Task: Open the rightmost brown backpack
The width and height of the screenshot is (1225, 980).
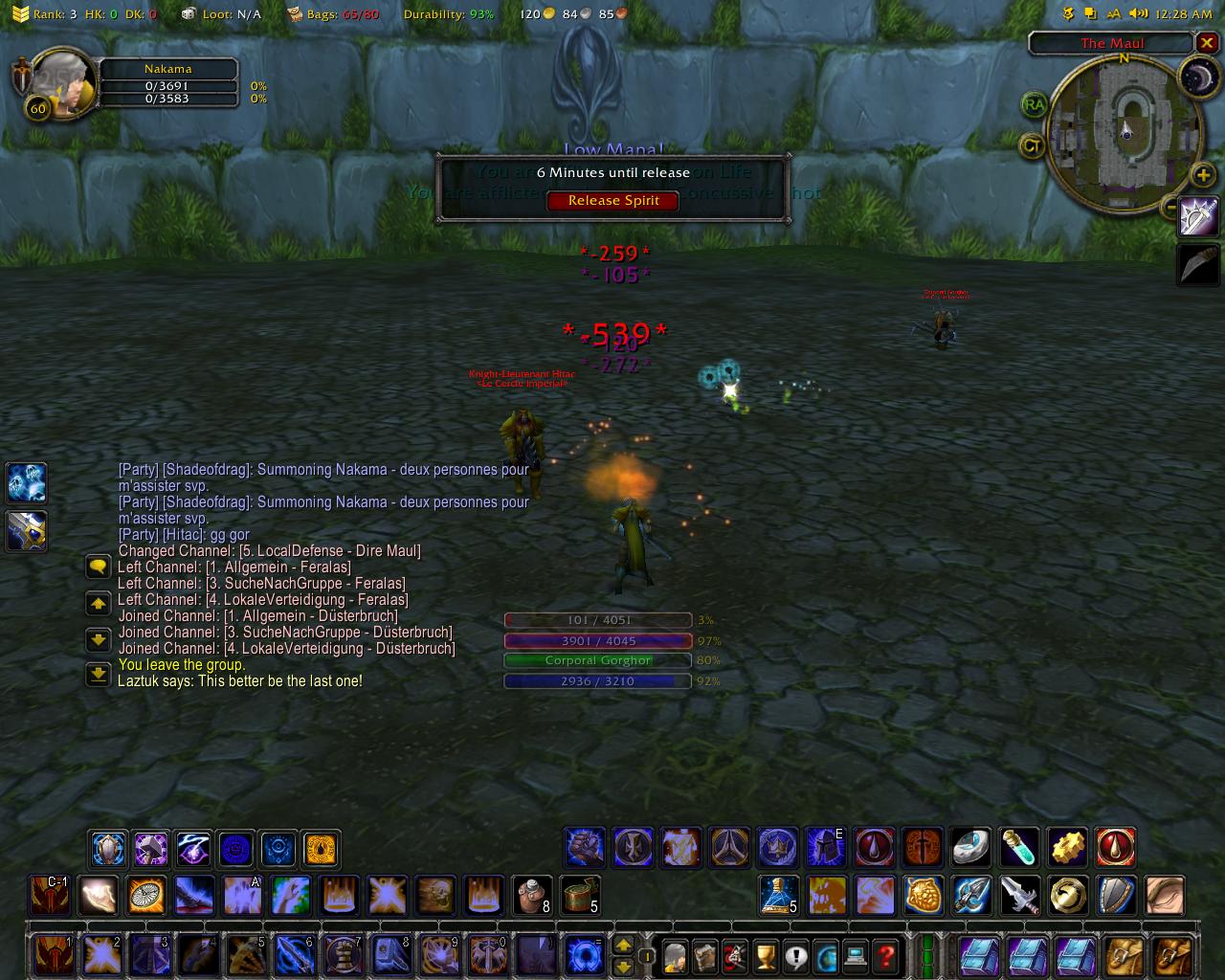Action: (x=1173, y=955)
